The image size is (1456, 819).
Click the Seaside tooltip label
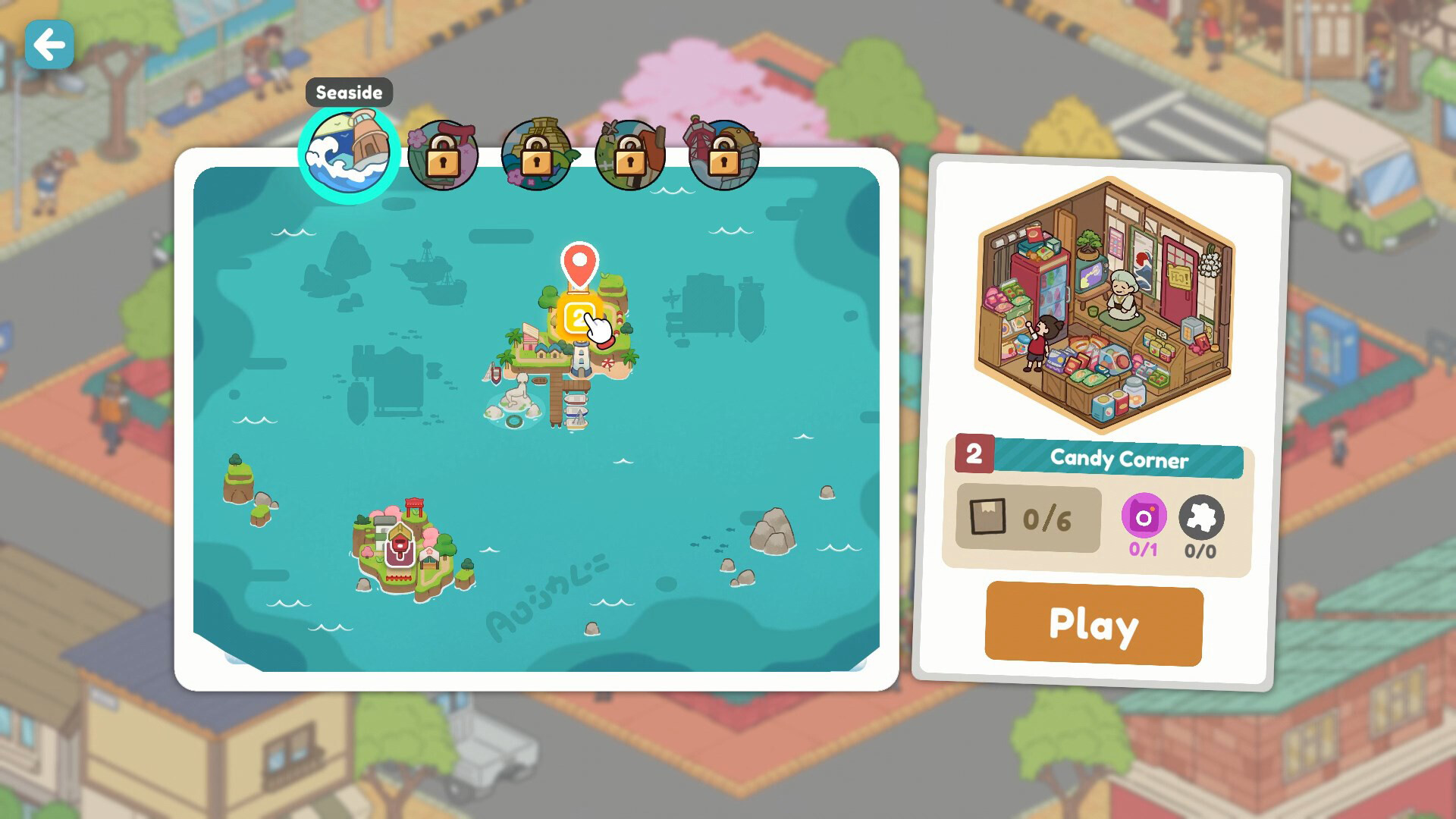point(349,93)
